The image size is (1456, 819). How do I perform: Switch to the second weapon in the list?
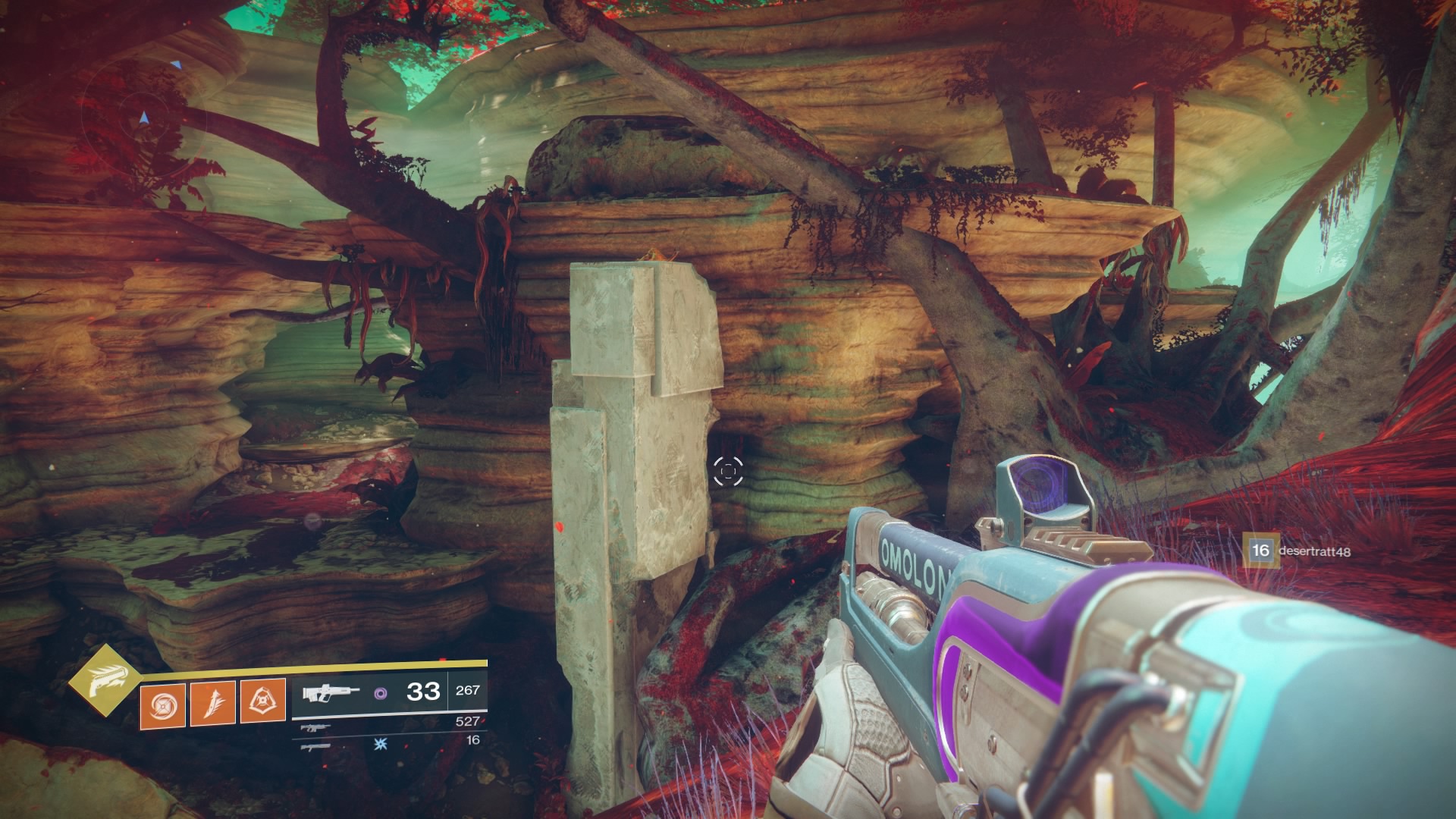coord(310,728)
